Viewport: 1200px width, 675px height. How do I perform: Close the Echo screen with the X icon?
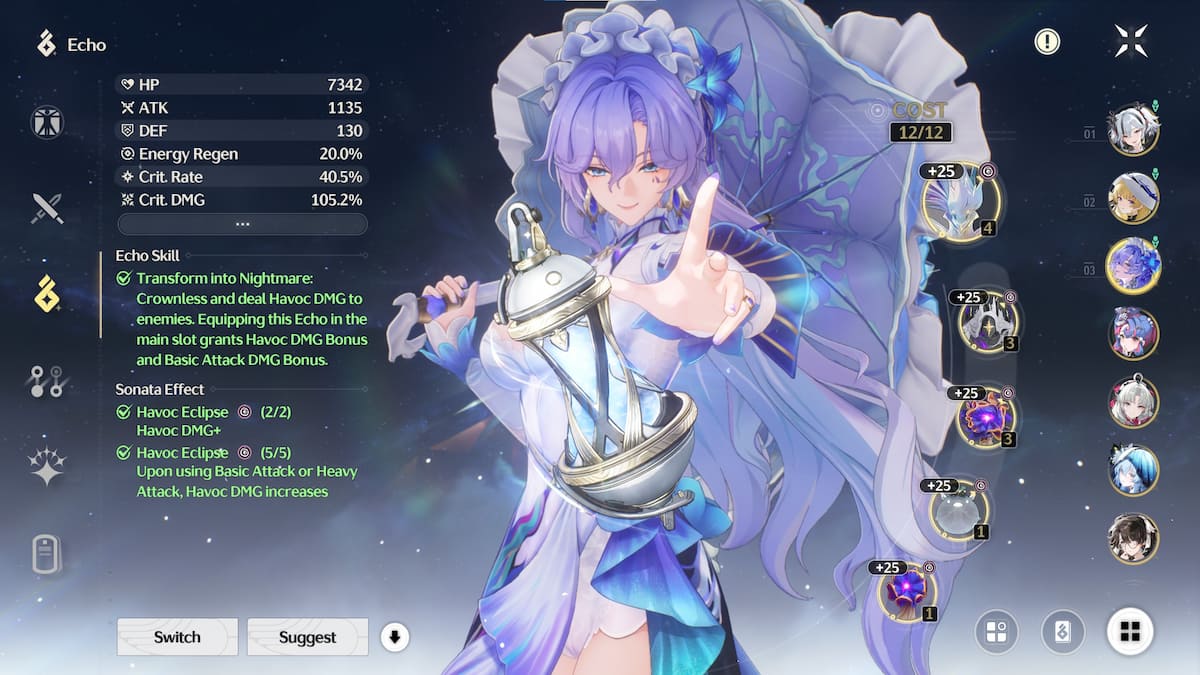1131,41
